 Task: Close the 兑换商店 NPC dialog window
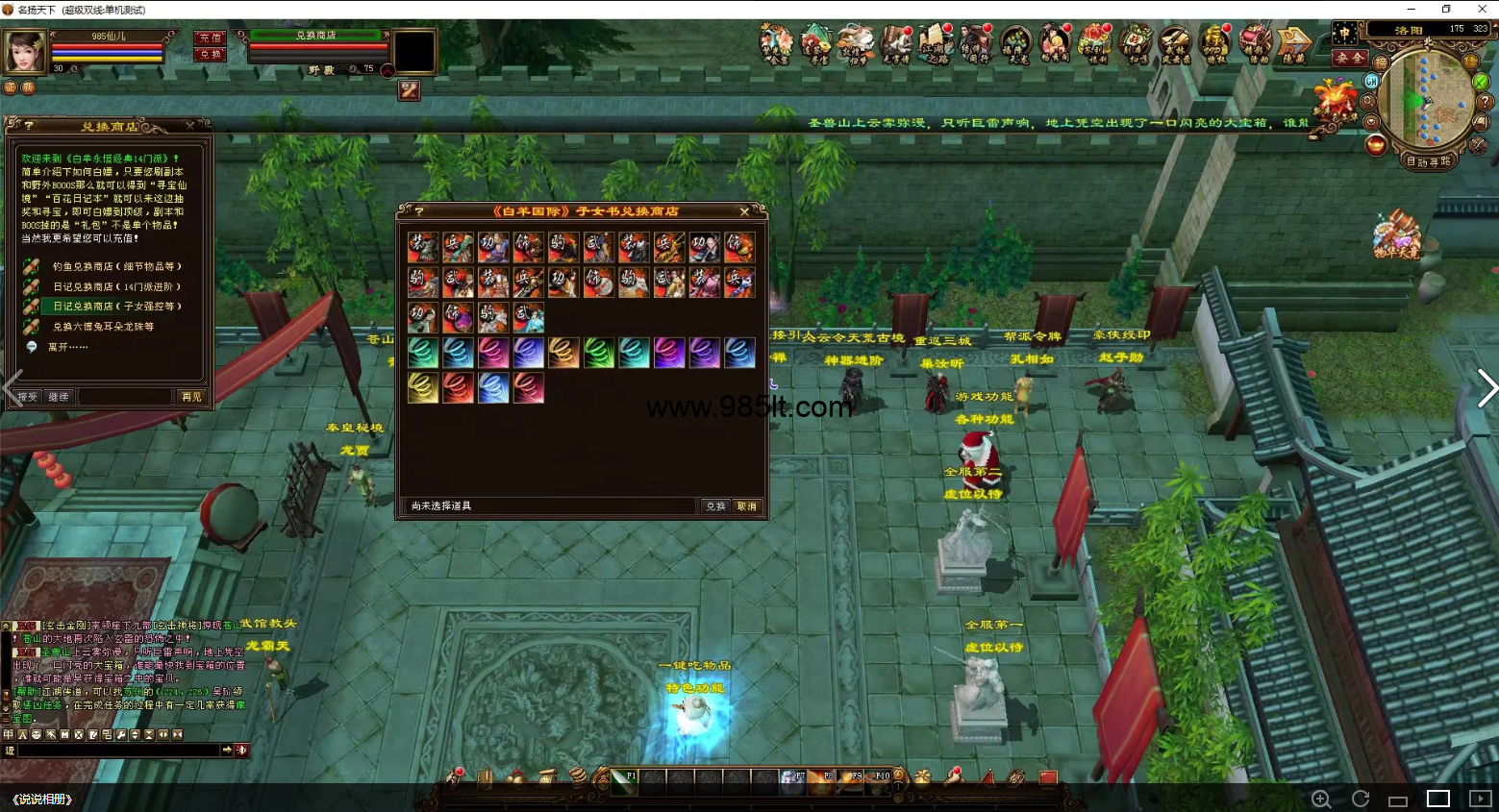(189, 126)
